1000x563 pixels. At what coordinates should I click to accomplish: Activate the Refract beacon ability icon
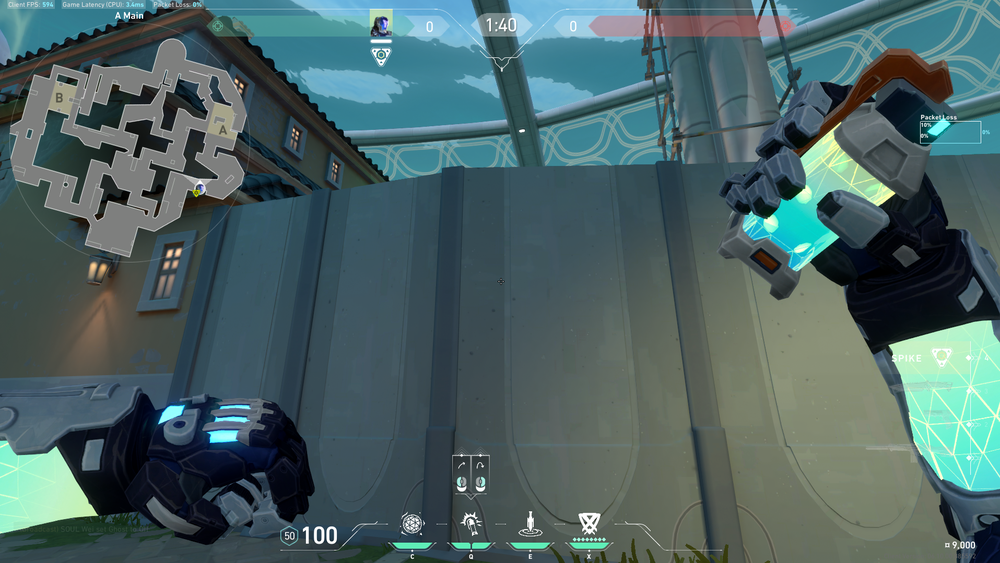point(529,523)
